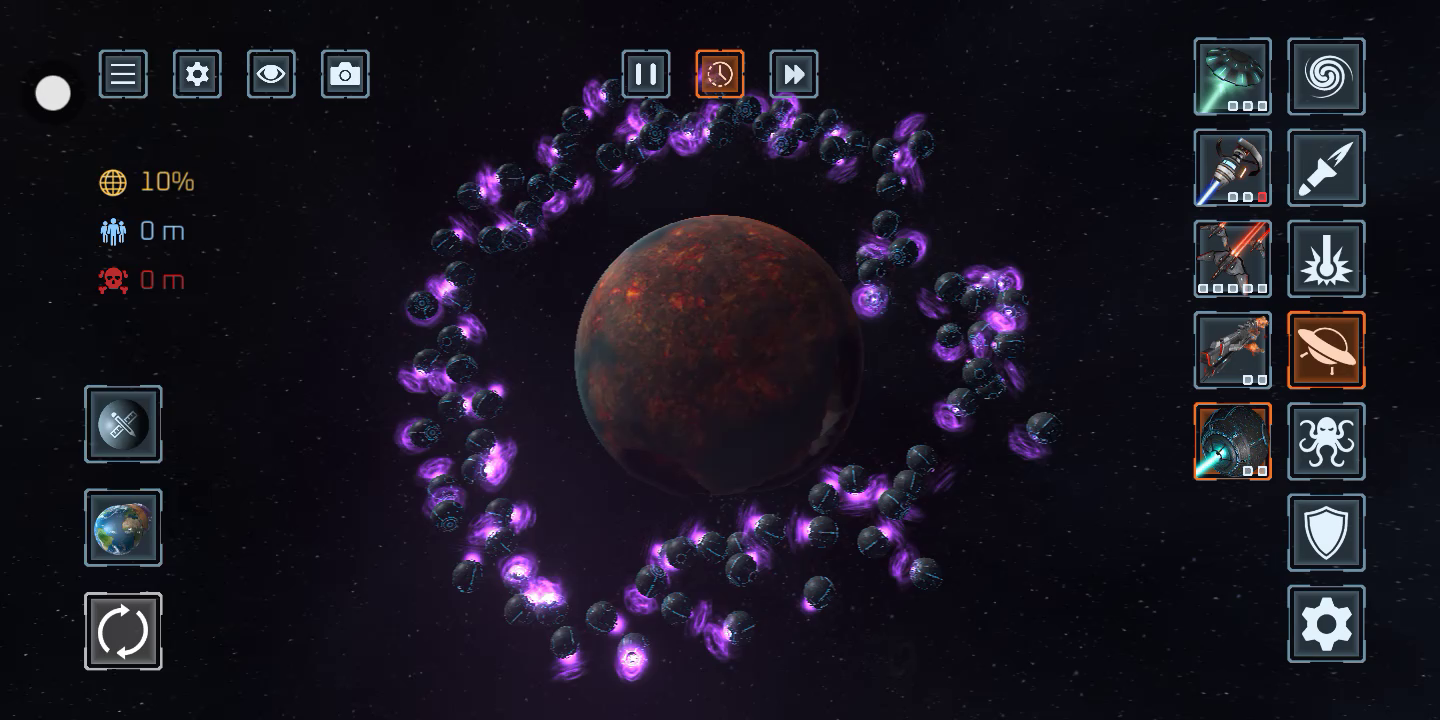Screen dimensions: 1440x720
Task: Select the normal speed clock button
Action: tap(720, 74)
